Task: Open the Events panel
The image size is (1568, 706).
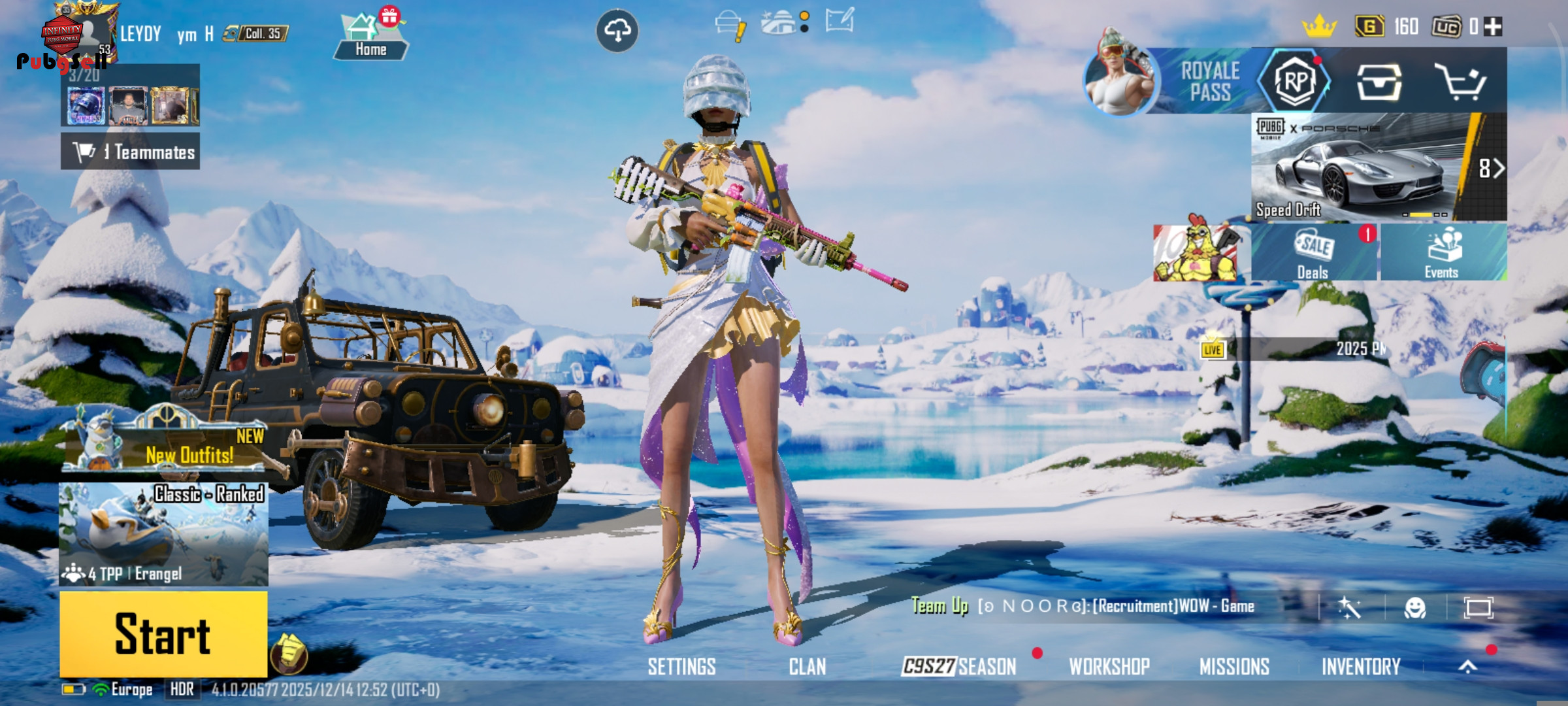Action: (x=1443, y=253)
